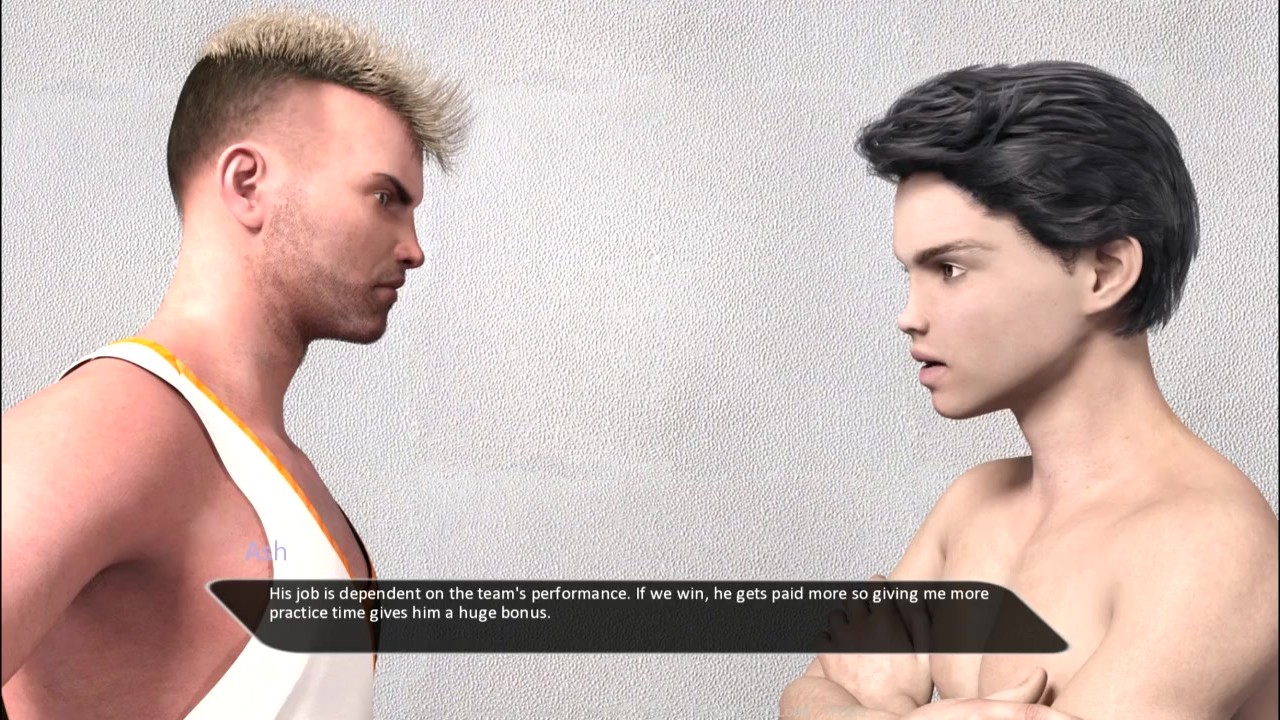Advance the dialogue by clicking the text box
The image size is (1280, 720).
click(638, 615)
